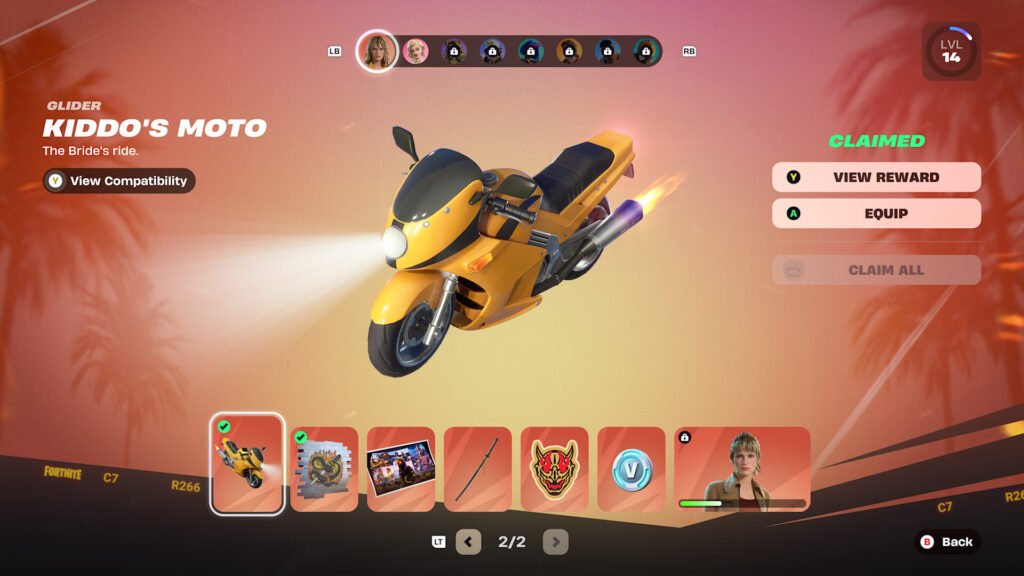Choose the loading screen artwork reward
The width and height of the screenshot is (1024, 576).
(401, 469)
